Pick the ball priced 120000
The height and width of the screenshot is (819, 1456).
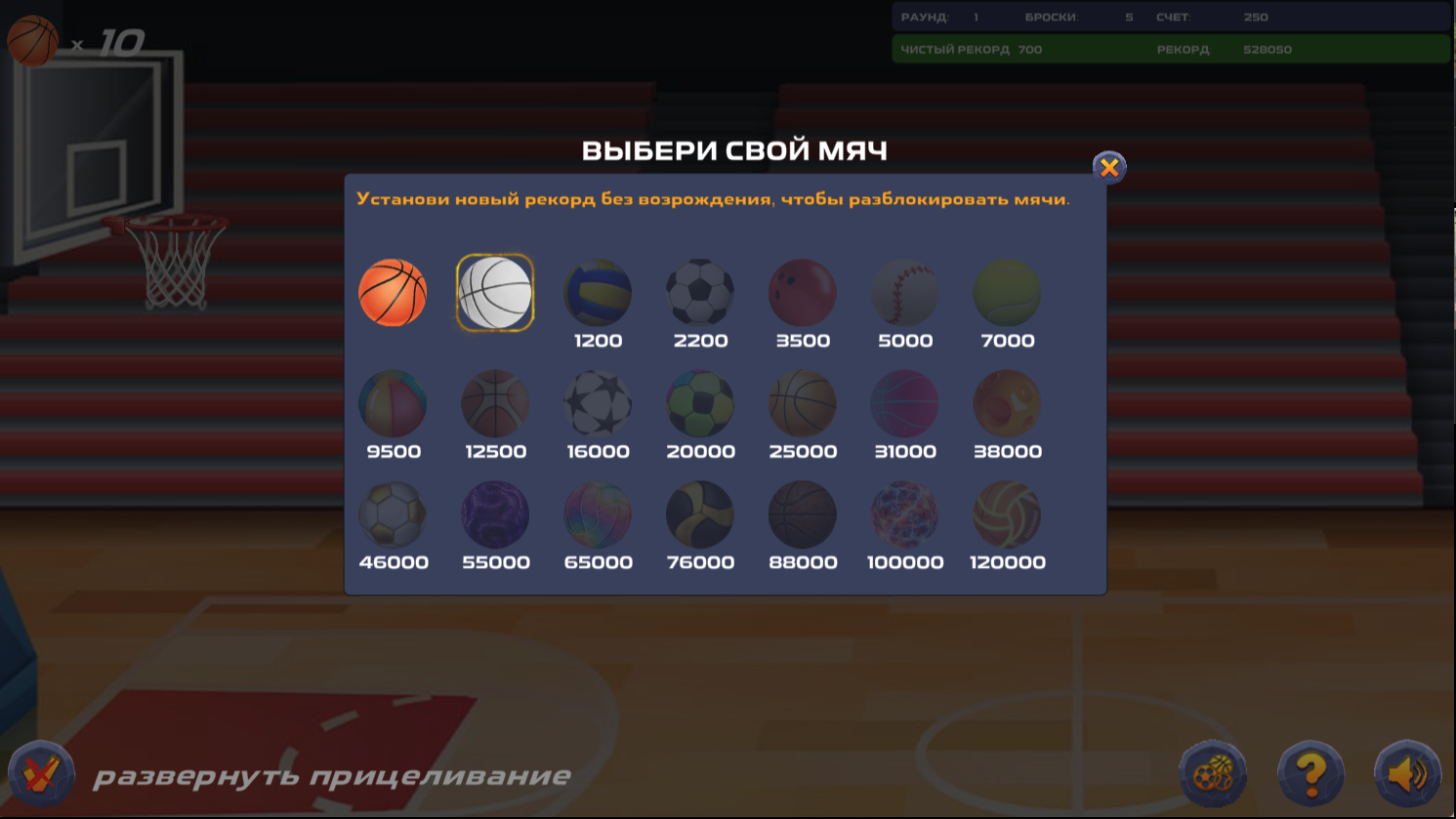point(1007,513)
